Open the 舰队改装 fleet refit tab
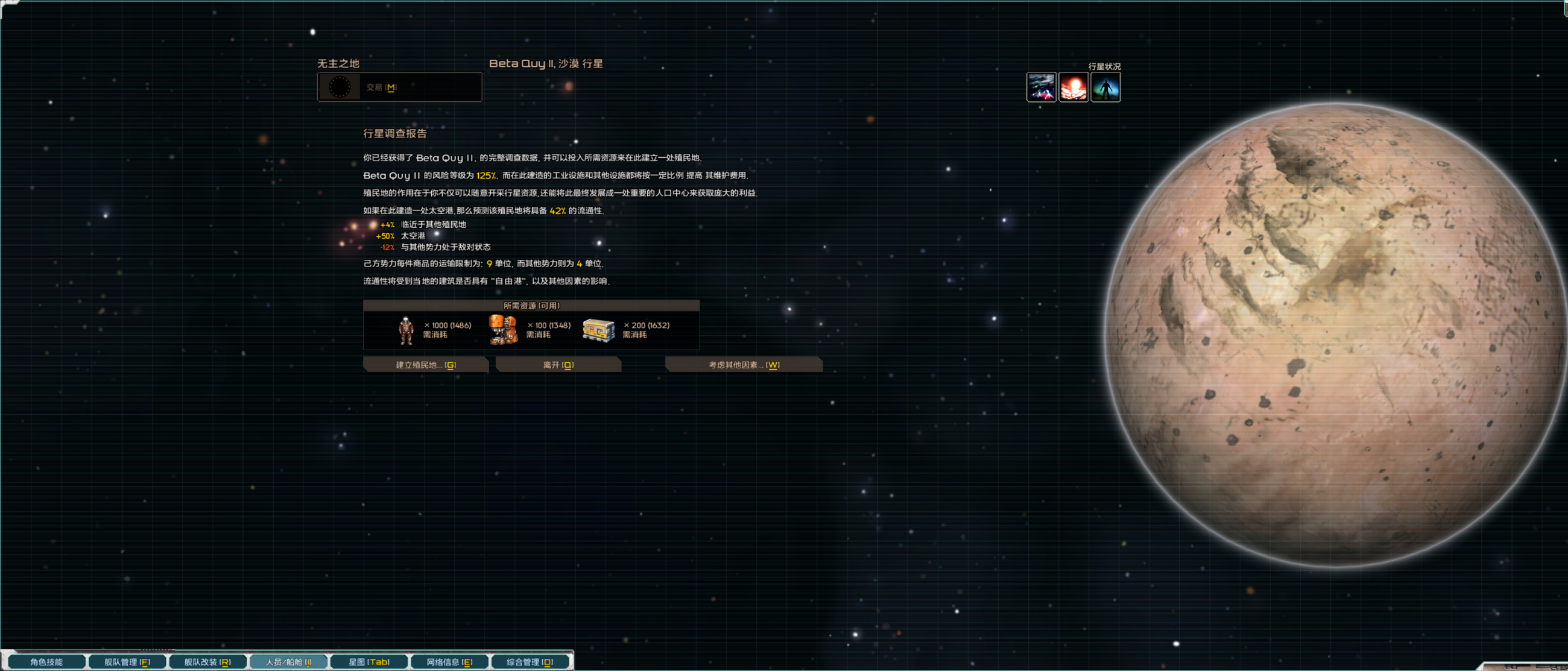1568x671 pixels. pos(207,661)
